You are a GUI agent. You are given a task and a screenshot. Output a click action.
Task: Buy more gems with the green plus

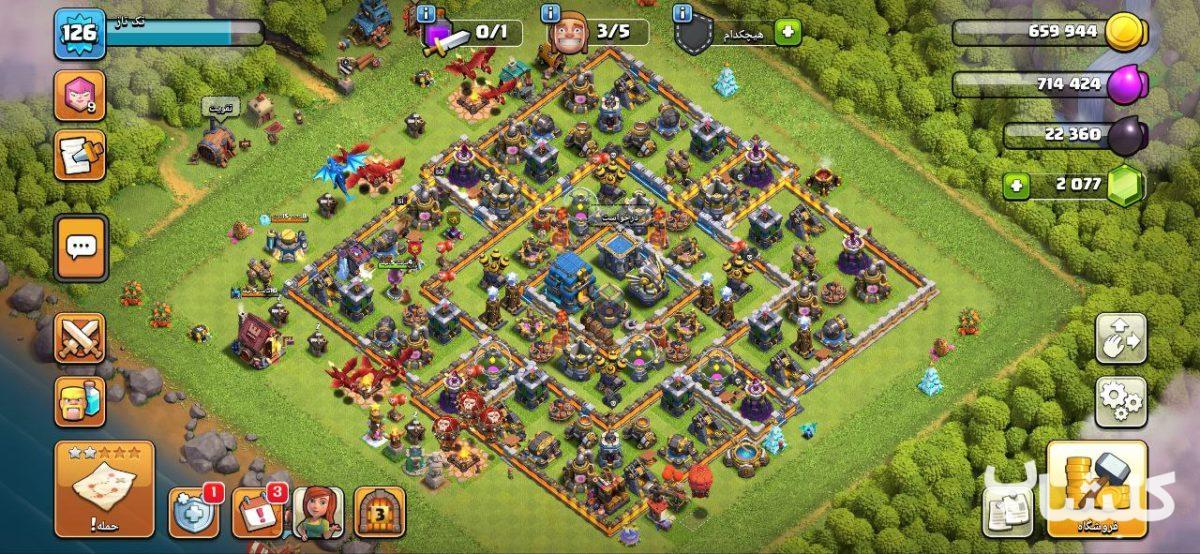[x=1017, y=185]
